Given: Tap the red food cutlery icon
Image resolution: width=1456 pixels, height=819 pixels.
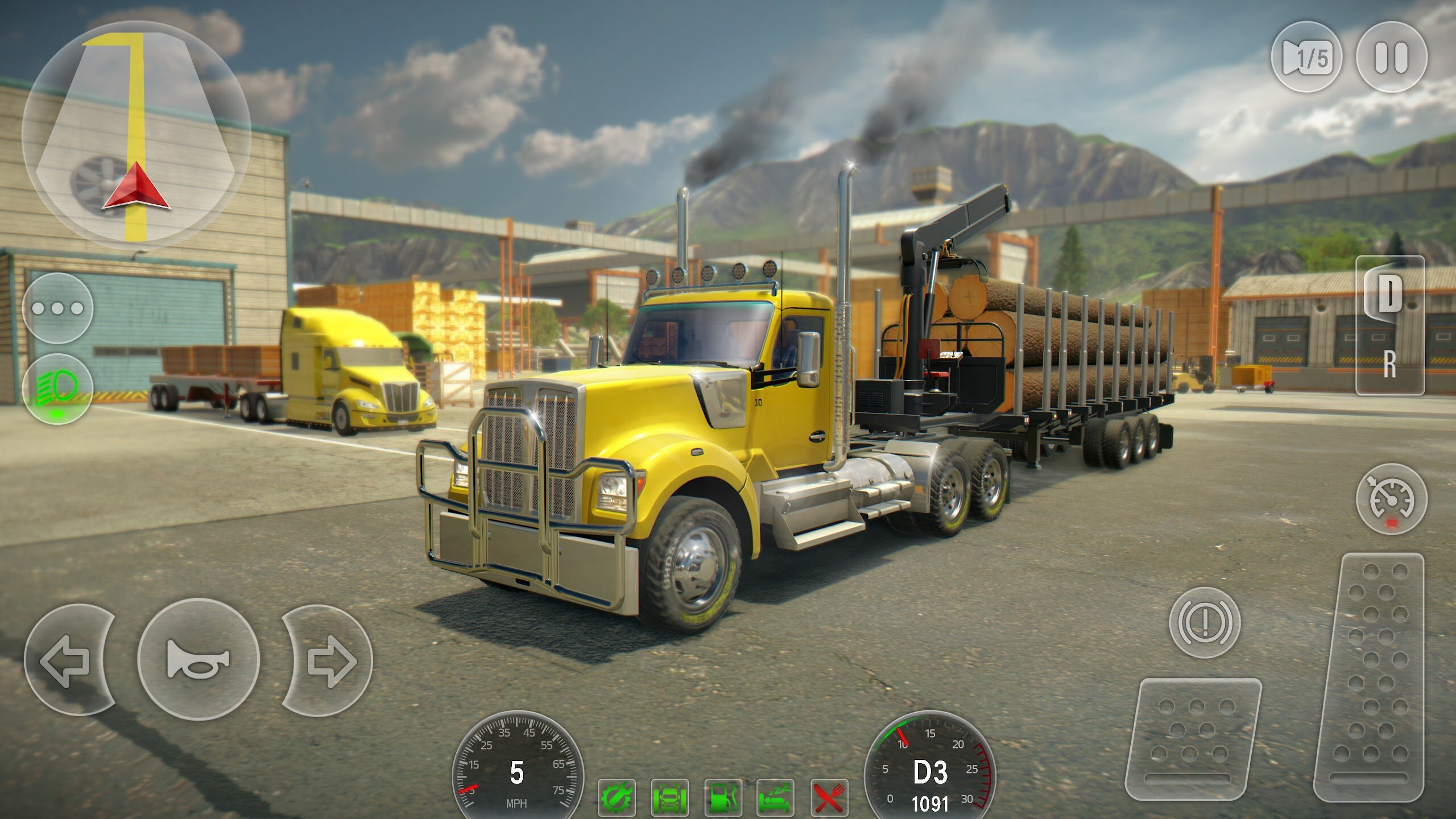Looking at the screenshot, I should coord(829,797).
